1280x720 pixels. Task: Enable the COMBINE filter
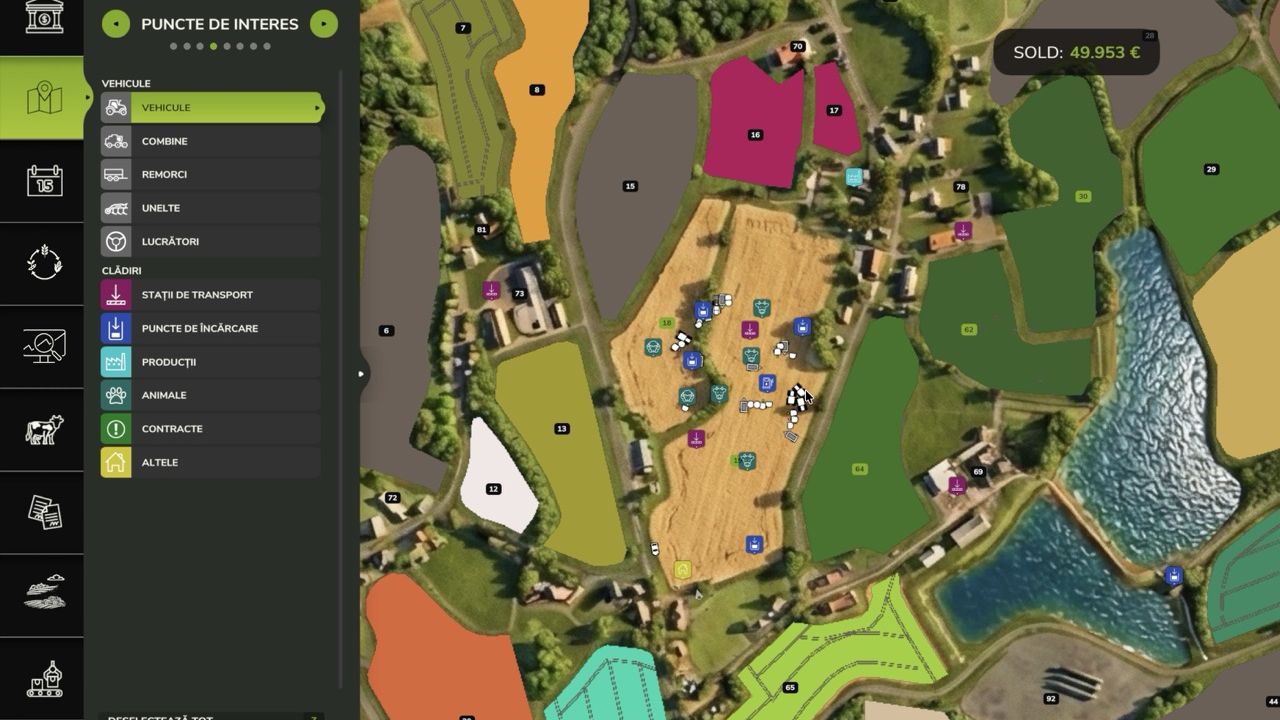[x=210, y=141]
